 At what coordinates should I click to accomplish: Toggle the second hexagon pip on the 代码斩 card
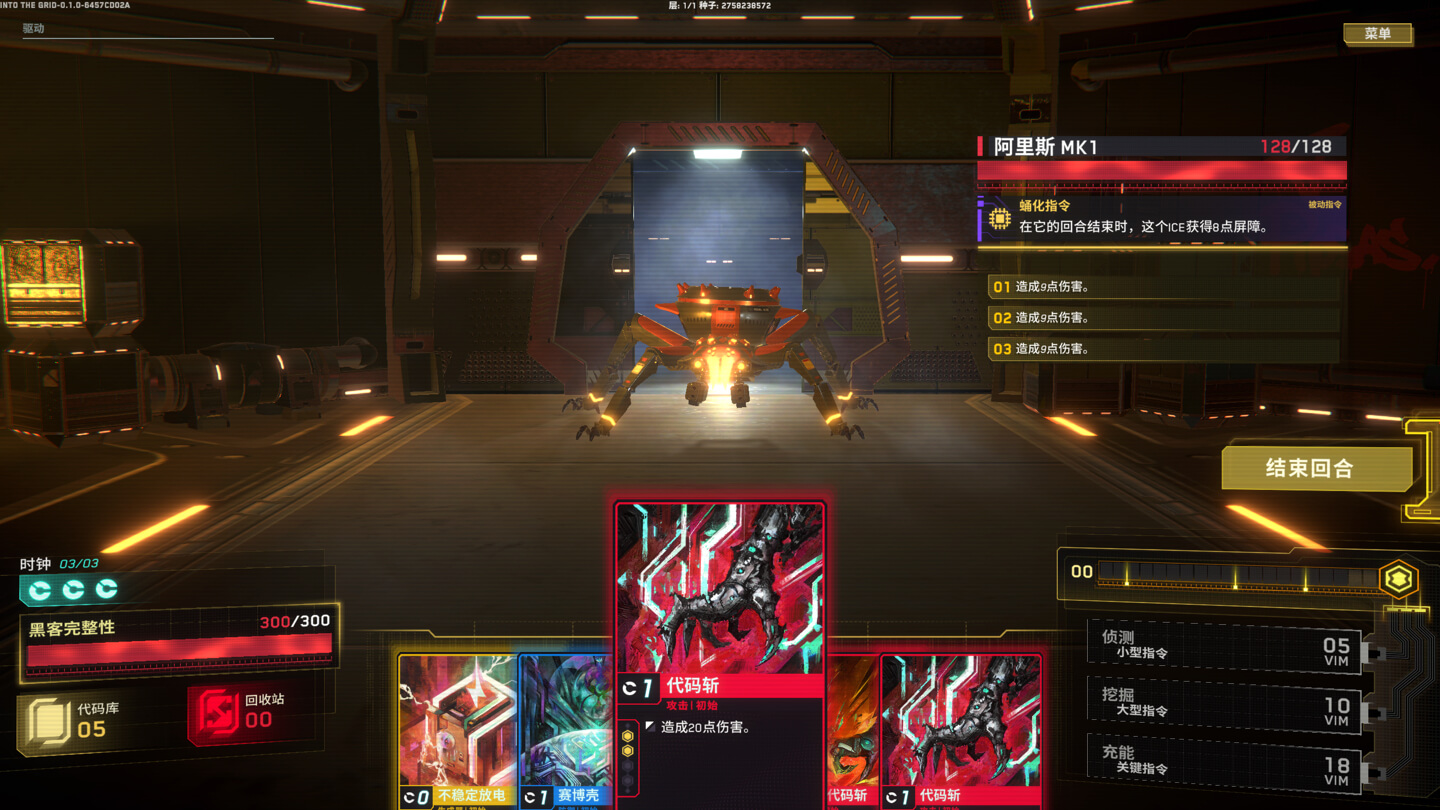[627, 752]
